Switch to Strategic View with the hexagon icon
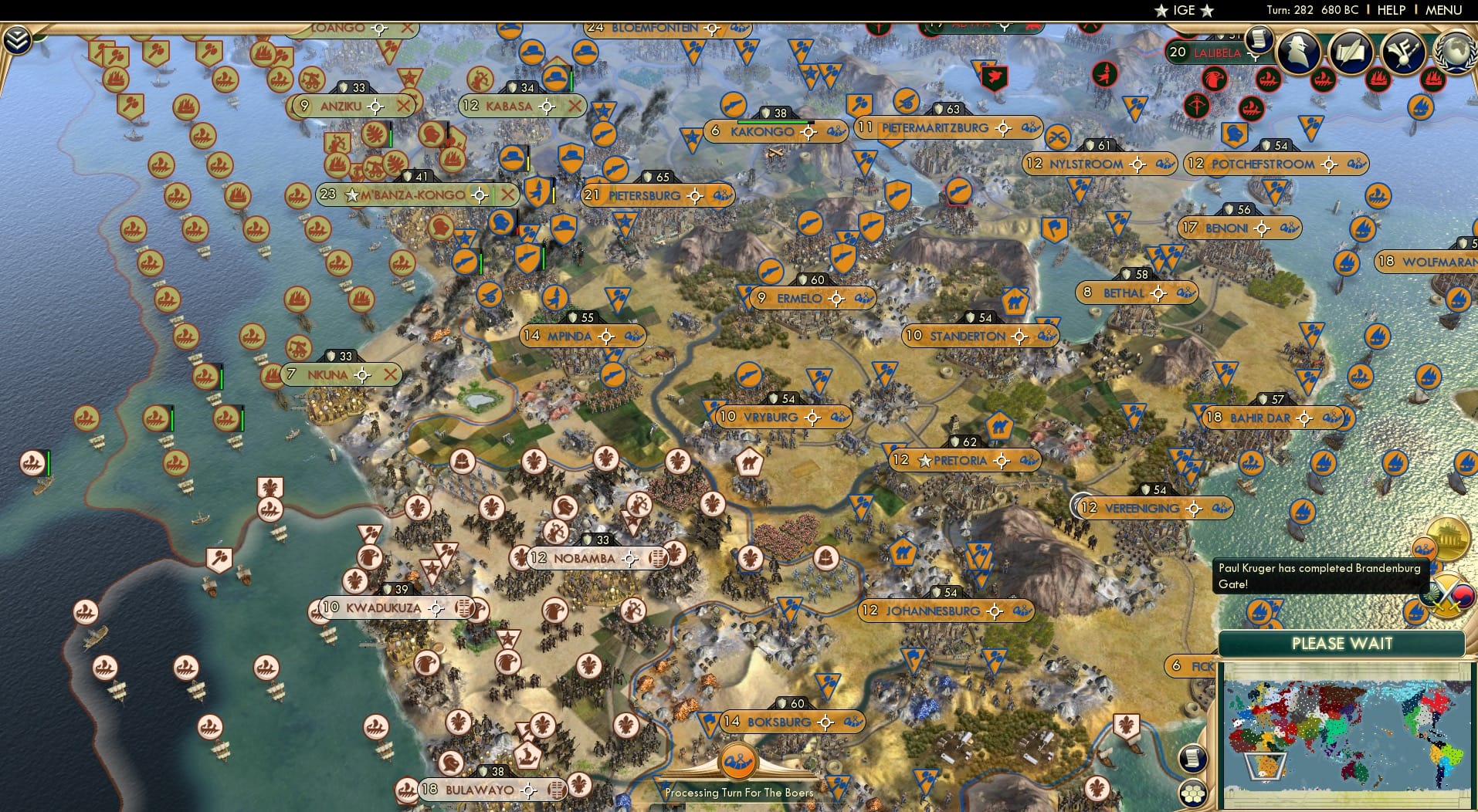This screenshot has height=812, width=1478. click(1194, 793)
